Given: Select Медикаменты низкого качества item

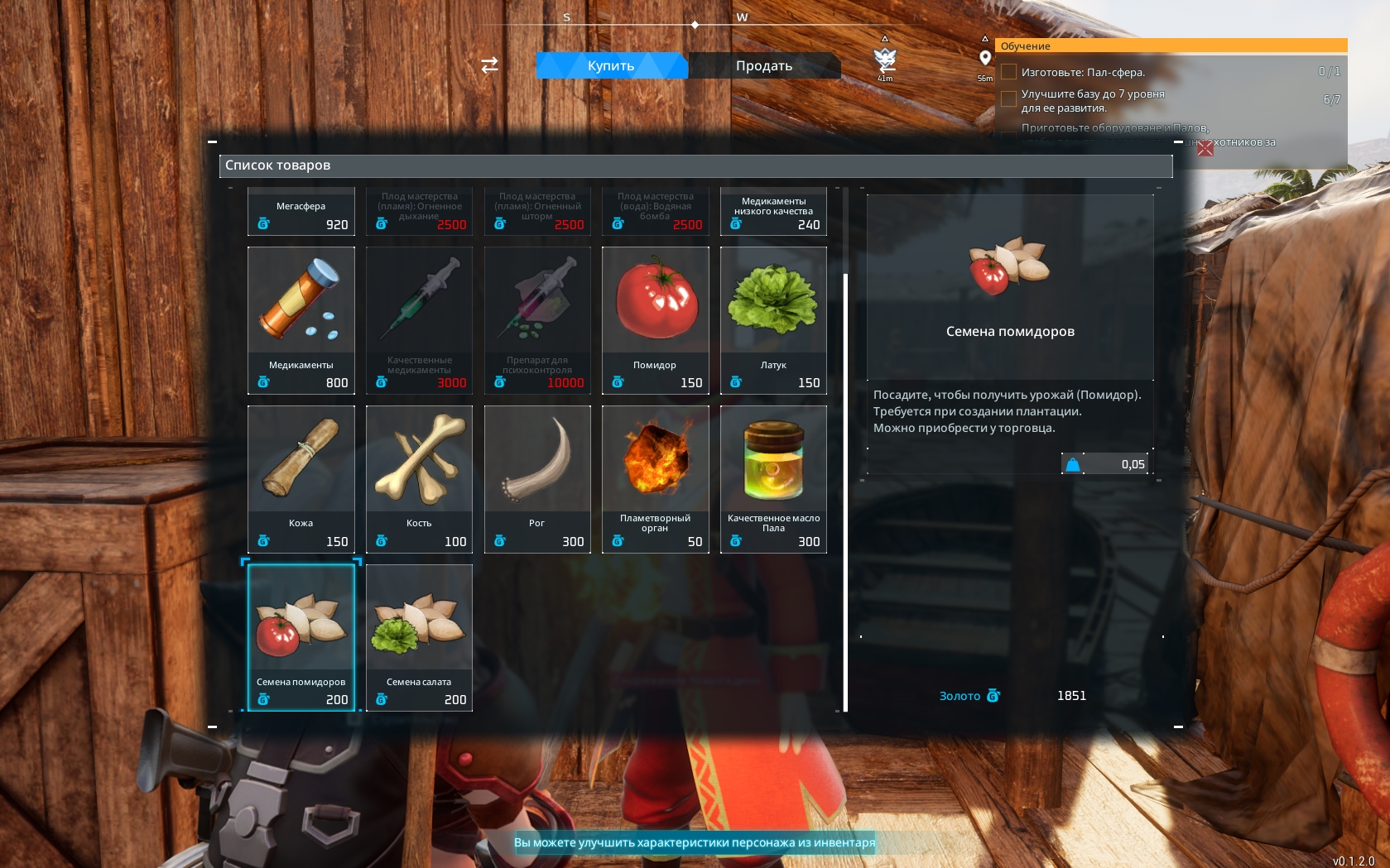Looking at the screenshot, I should pos(773,212).
